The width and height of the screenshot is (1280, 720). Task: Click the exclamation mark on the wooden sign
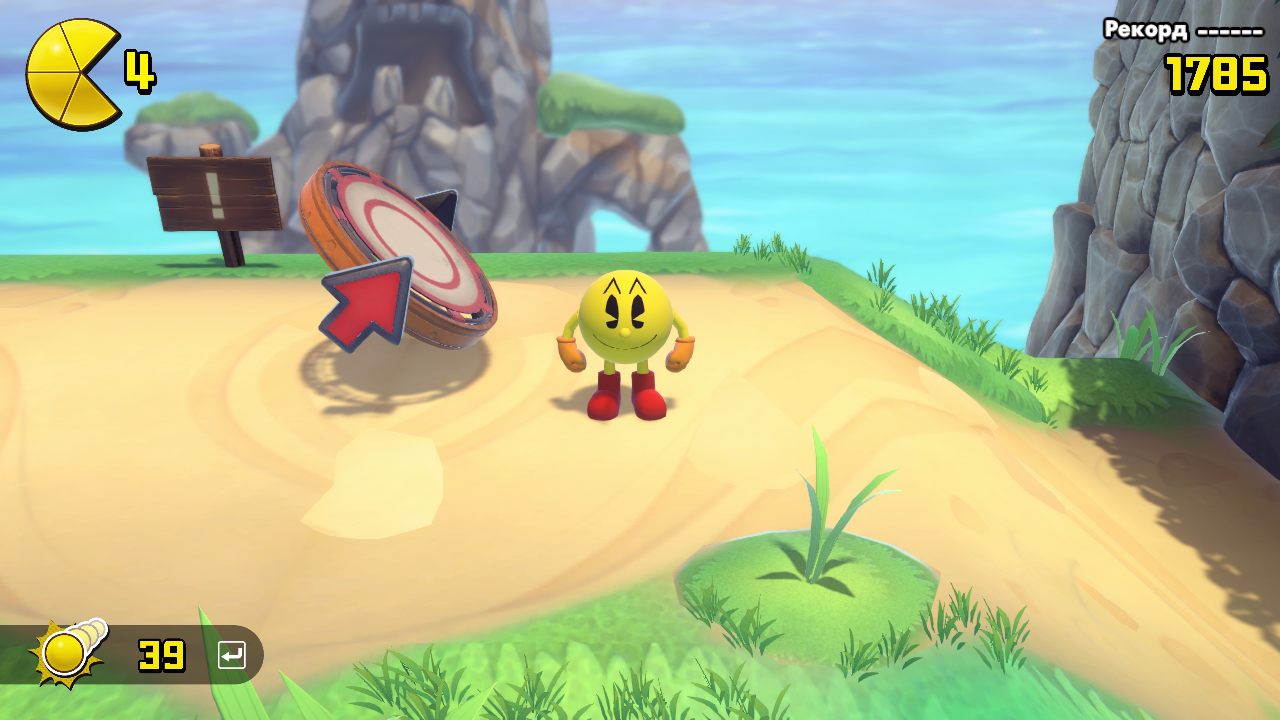[x=213, y=198]
